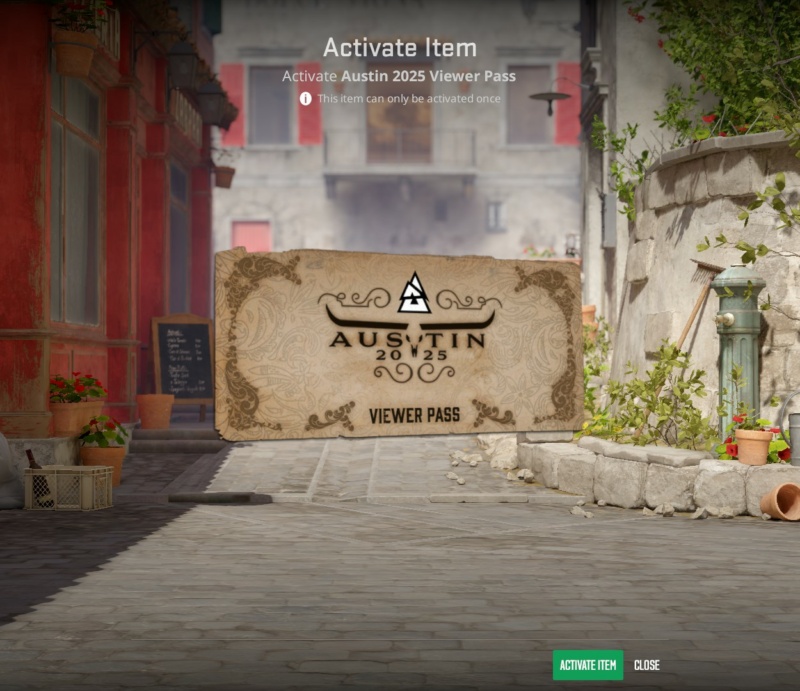Screen dimensions: 800x691
Task: Activate the Austin 2025 Viewer Pass
Action: [588, 665]
